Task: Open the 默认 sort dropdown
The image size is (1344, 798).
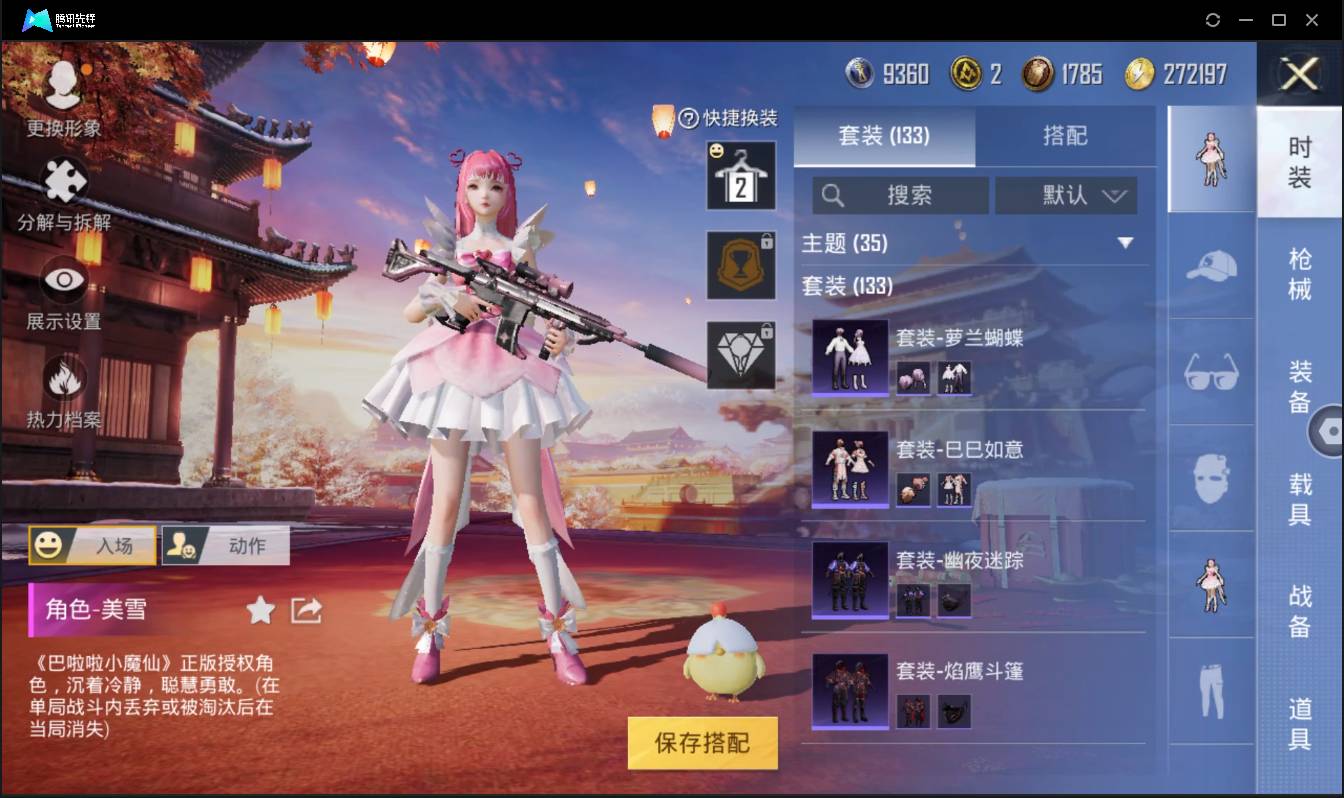Action: (1067, 195)
